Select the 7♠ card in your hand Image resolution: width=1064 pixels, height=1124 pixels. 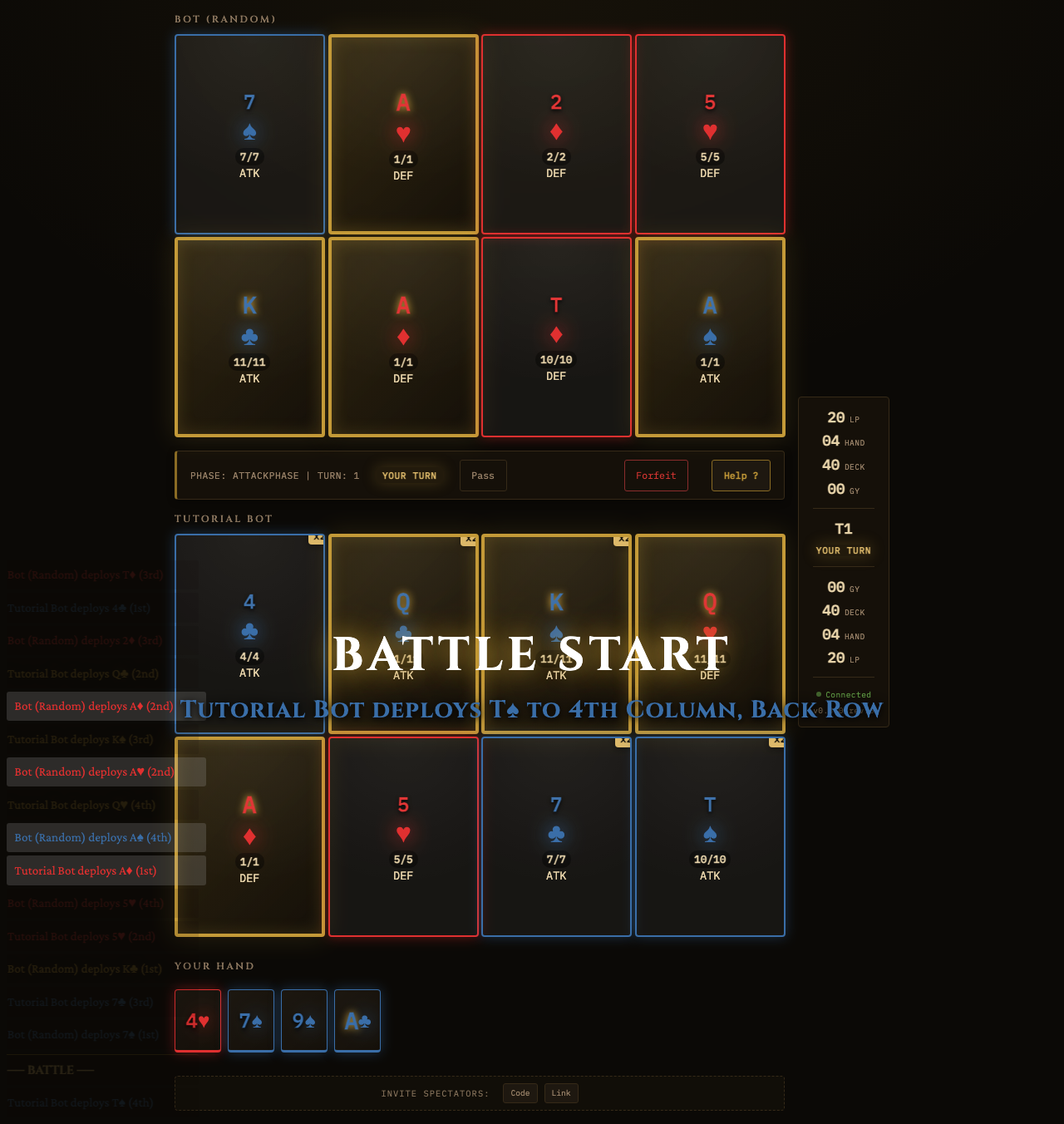tap(250, 1020)
